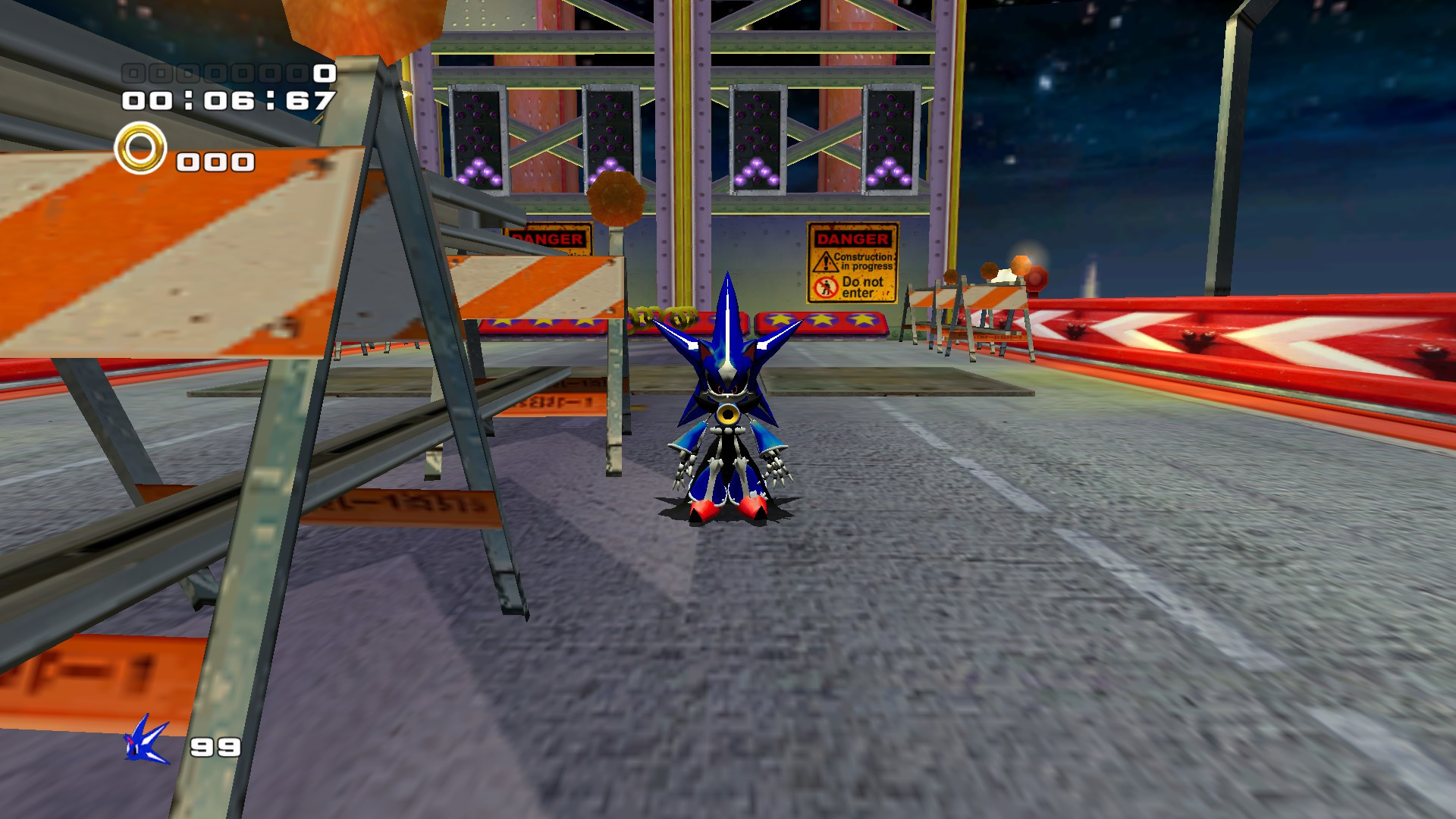Click the leftmost purple-lit panel
The image size is (1456, 819).
476,140
